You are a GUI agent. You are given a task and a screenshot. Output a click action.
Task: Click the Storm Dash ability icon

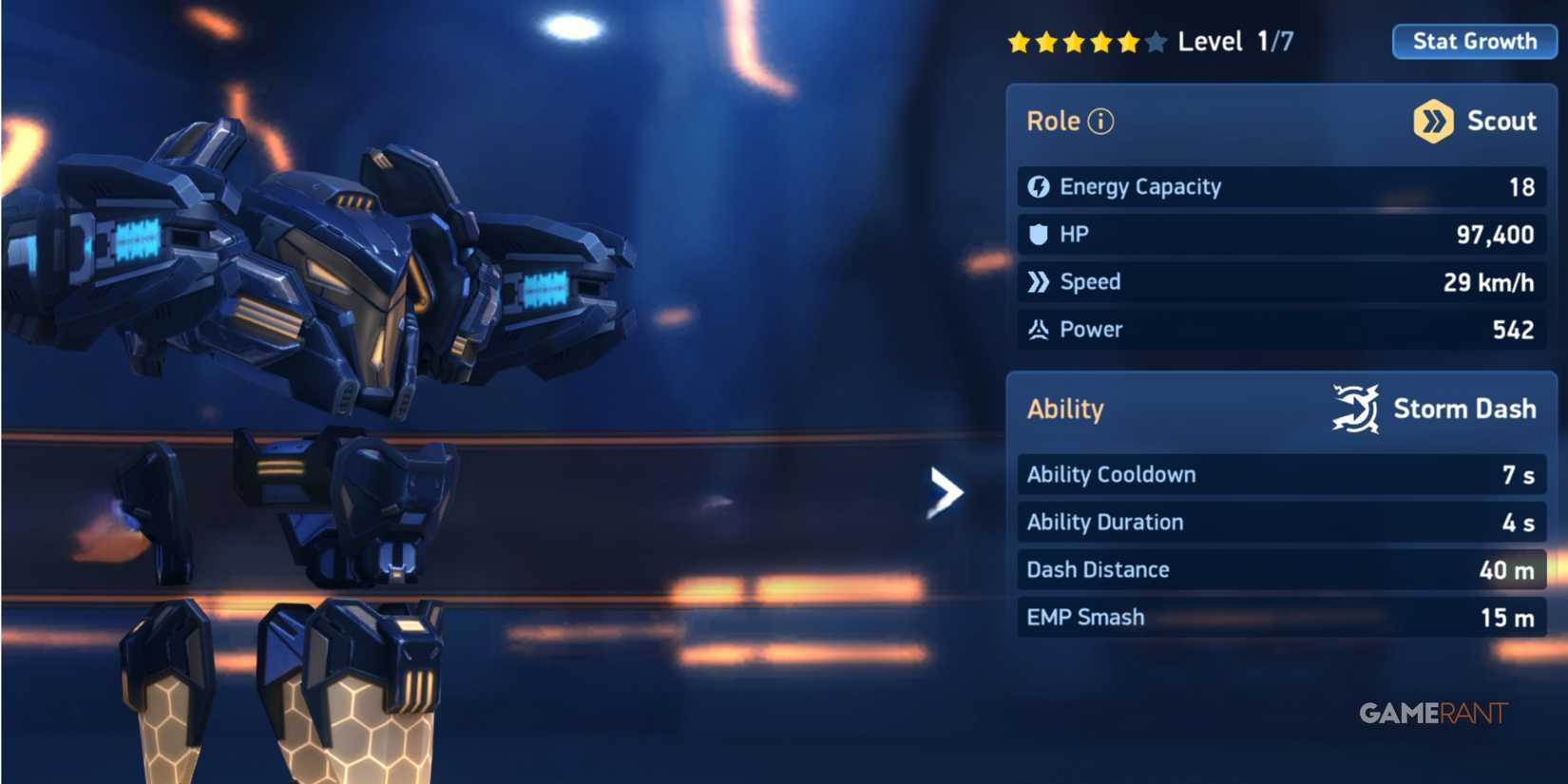point(1354,407)
